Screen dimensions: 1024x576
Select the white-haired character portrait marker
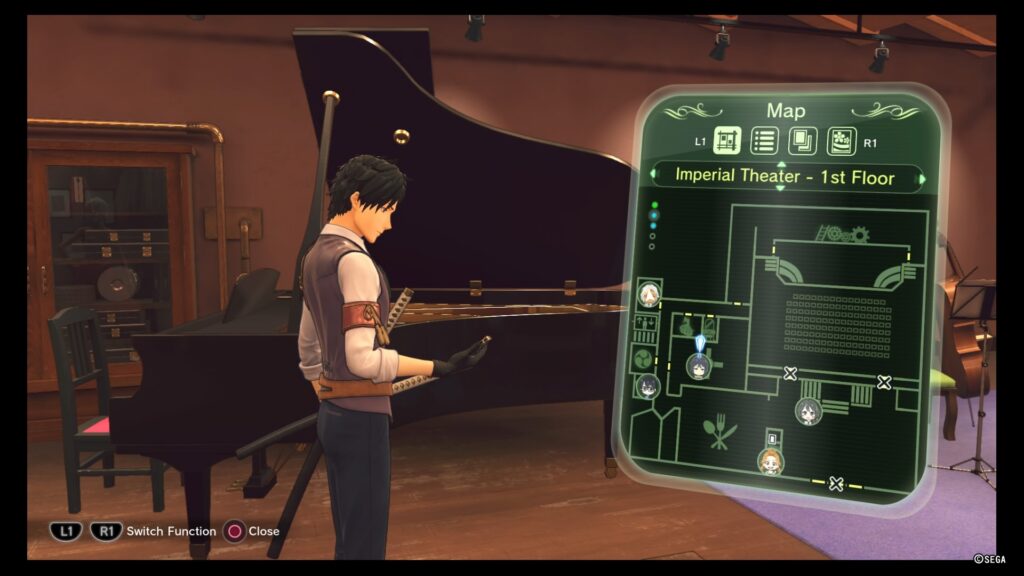coord(649,294)
